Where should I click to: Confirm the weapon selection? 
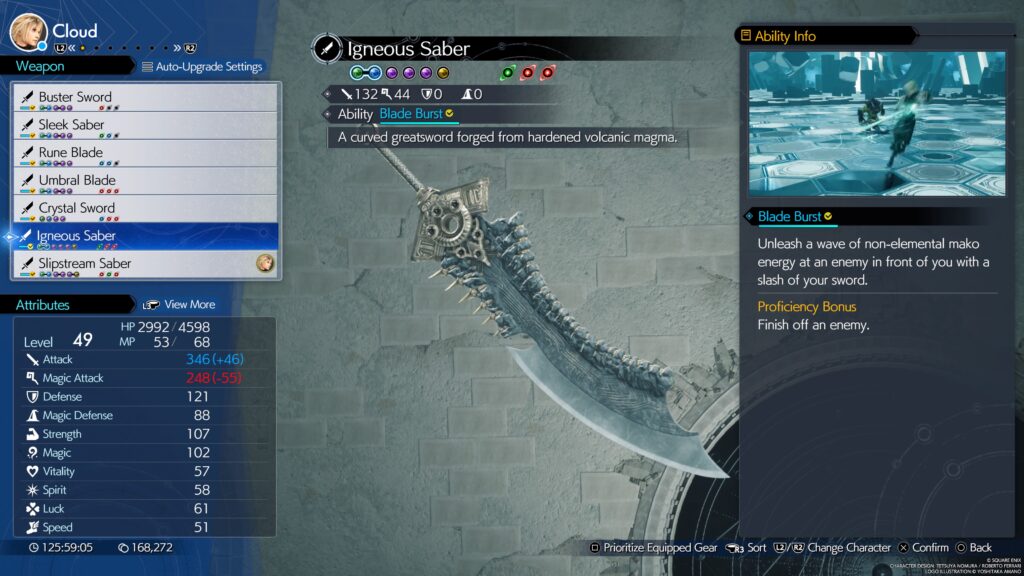[922, 547]
